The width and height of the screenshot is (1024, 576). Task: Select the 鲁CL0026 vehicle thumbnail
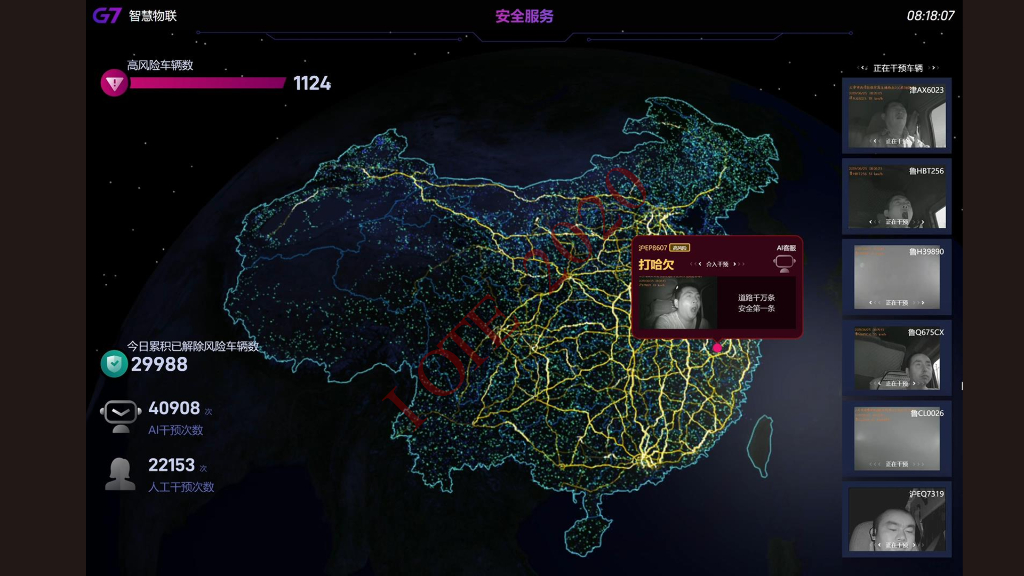click(897, 438)
